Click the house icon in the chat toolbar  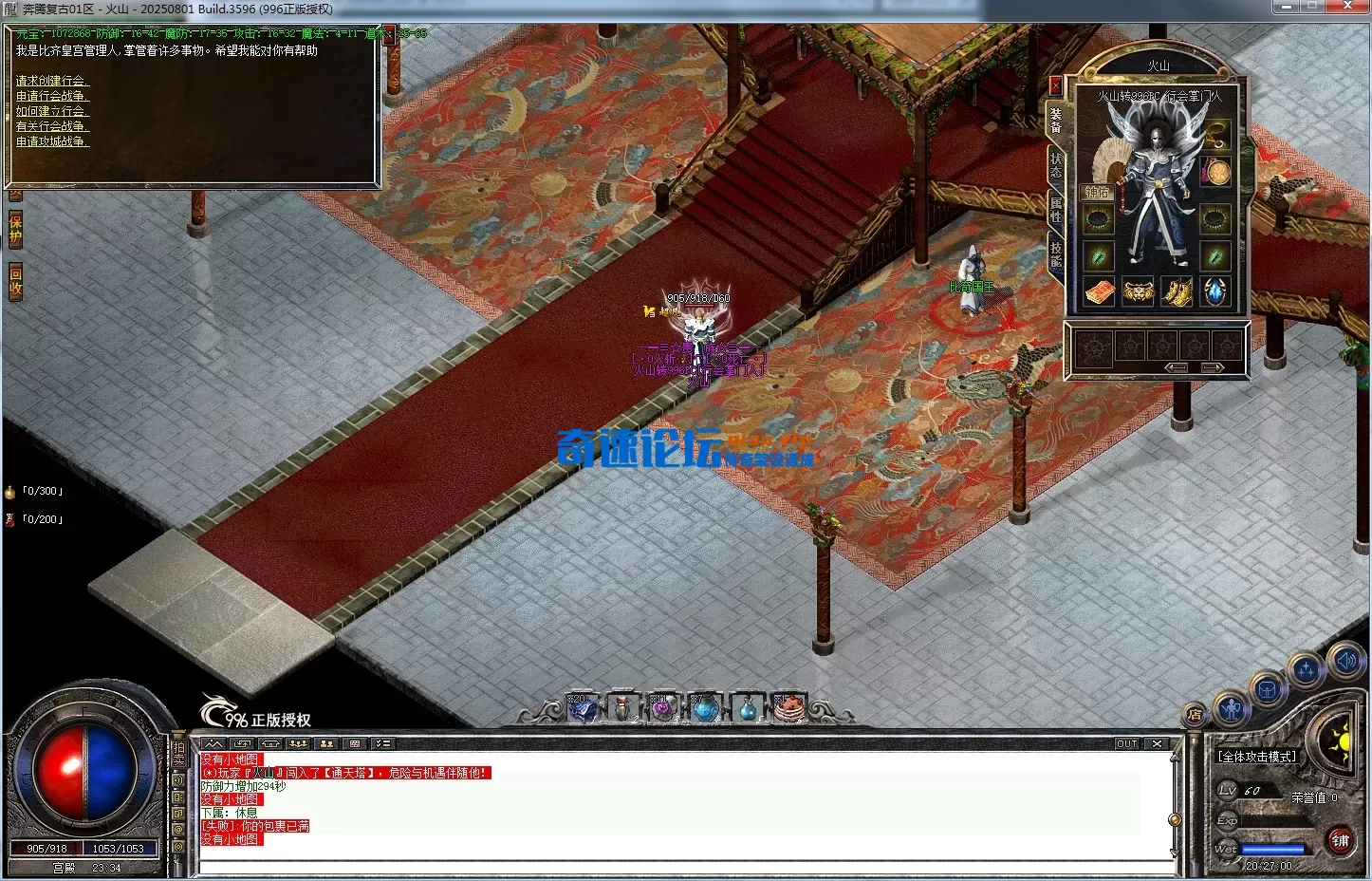(x=270, y=743)
